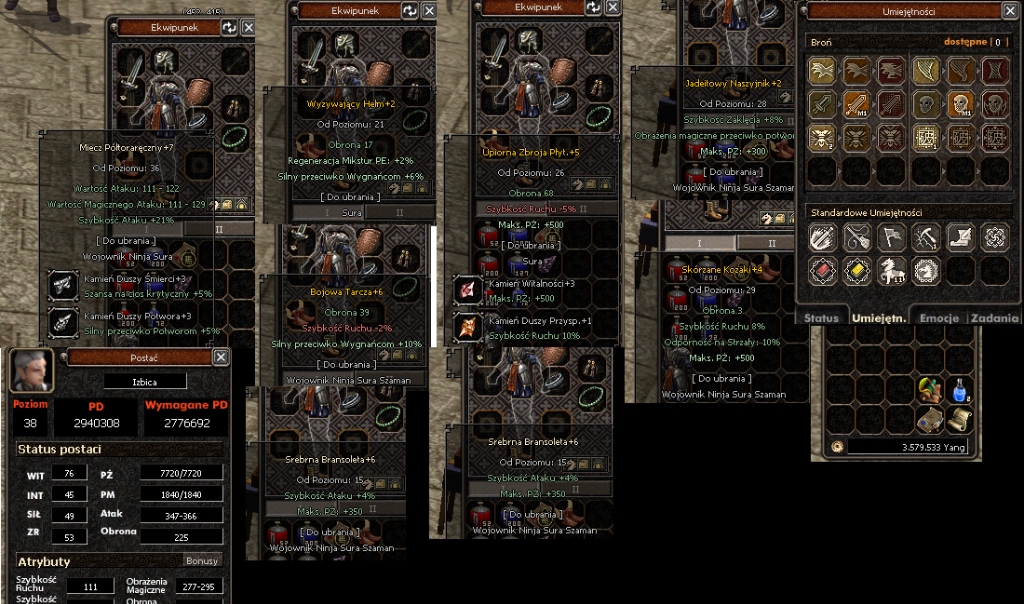This screenshot has height=604, width=1024.
Task: Select the Umiejętn. tab
Action: tap(878, 318)
